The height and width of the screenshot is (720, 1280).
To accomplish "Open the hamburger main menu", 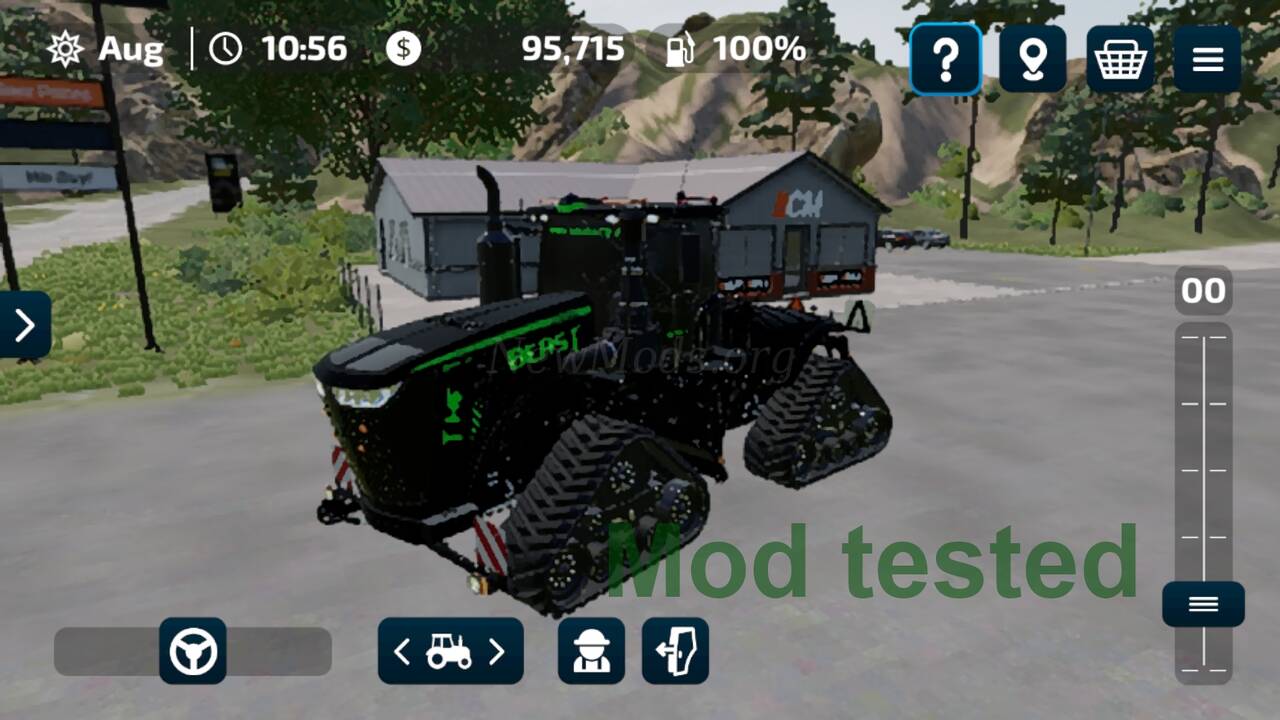I will click(1207, 60).
